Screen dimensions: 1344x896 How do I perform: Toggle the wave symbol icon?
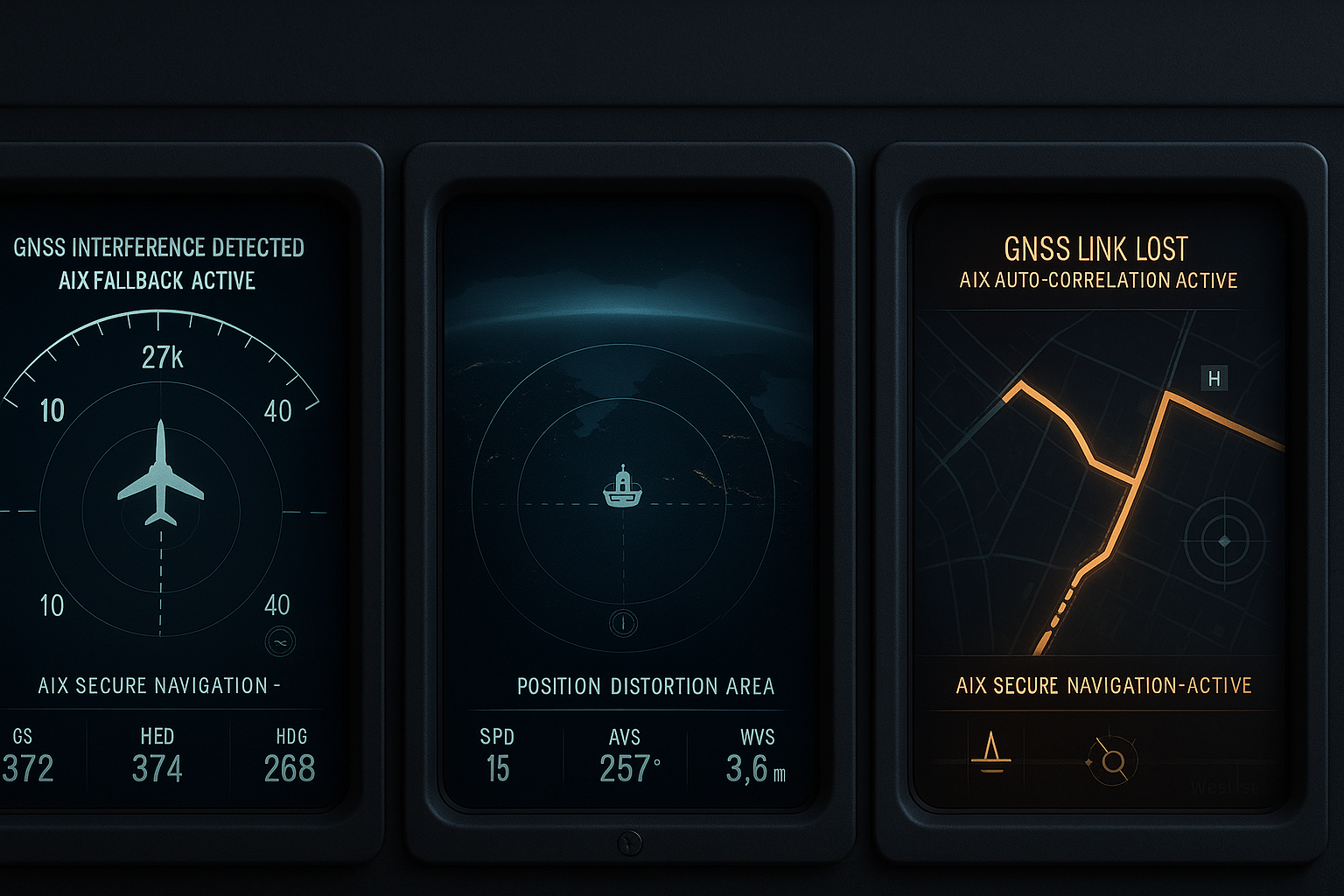pos(280,642)
